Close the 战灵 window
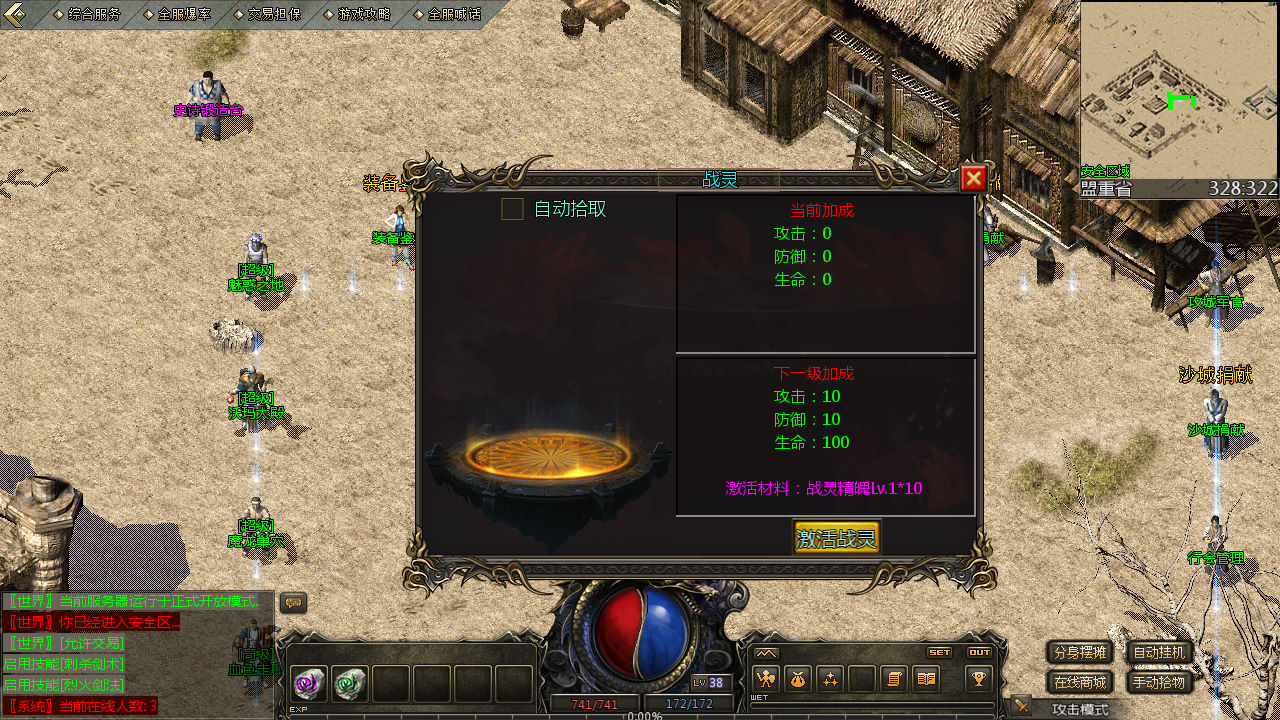Screen dimensions: 1280x720 973,179
